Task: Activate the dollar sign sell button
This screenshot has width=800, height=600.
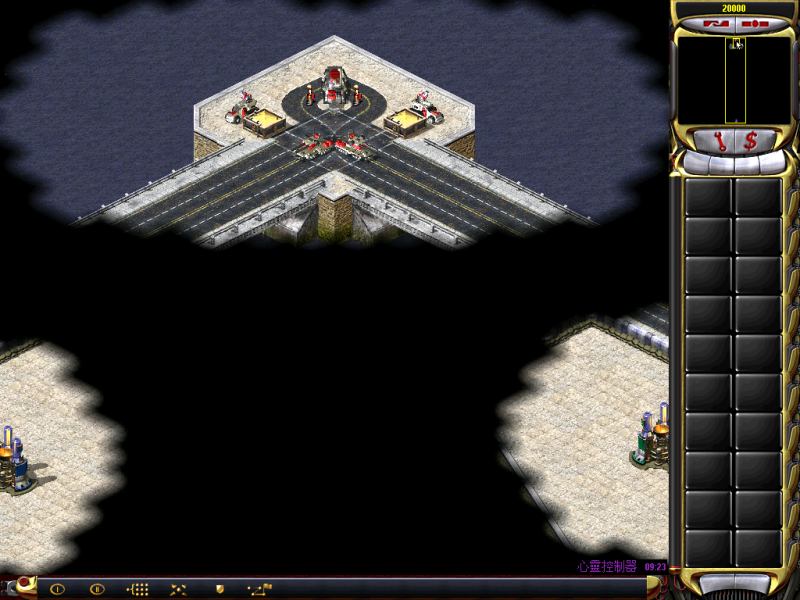Action: point(750,140)
